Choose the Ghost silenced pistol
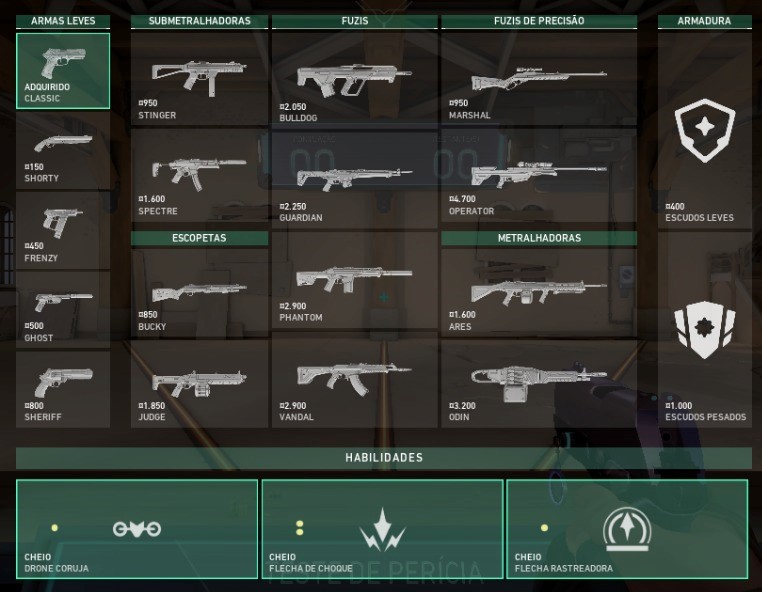Viewport: 762px width, 592px height. coord(63,310)
